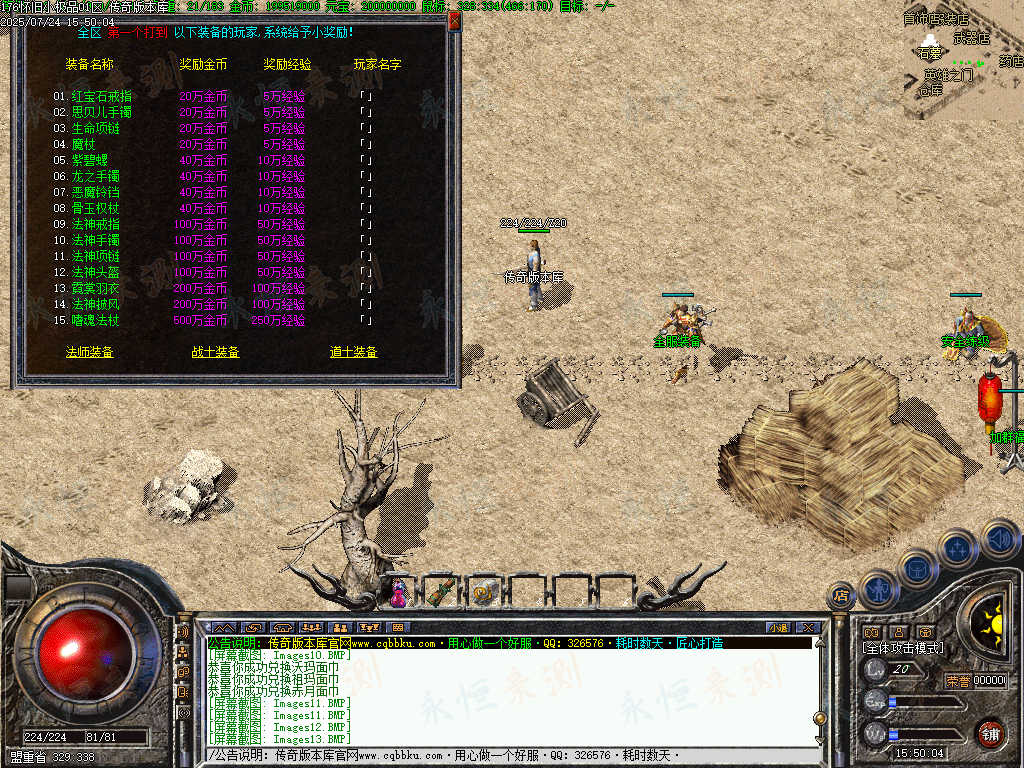Click the minimap in the corner
This screenshot has width=1024, height=768.
pyautogui.click(x=962, y=60)
